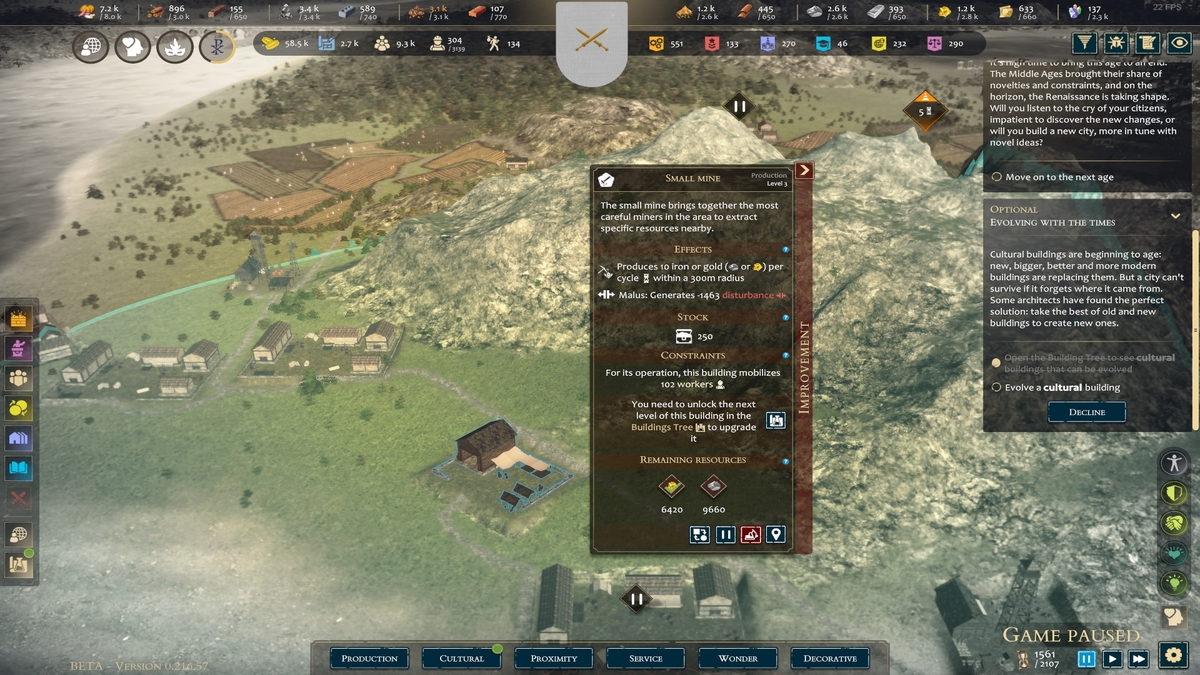Select the Proximity building category
The width and height of the screenshot is (1200, 675).
tap(554, 658)
